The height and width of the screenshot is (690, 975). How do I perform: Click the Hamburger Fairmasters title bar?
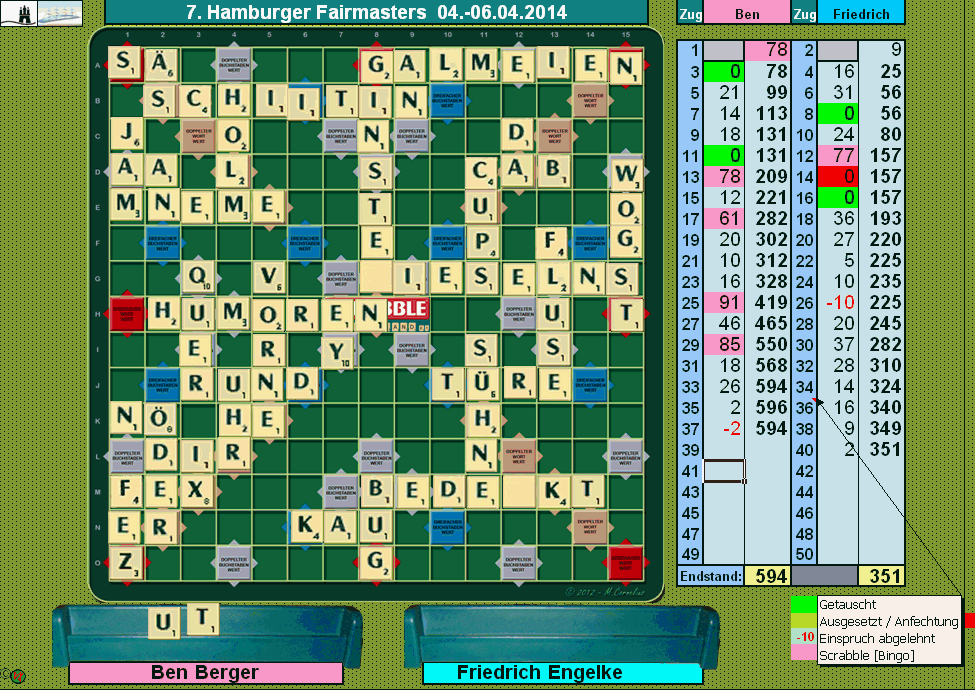point(376,13)
